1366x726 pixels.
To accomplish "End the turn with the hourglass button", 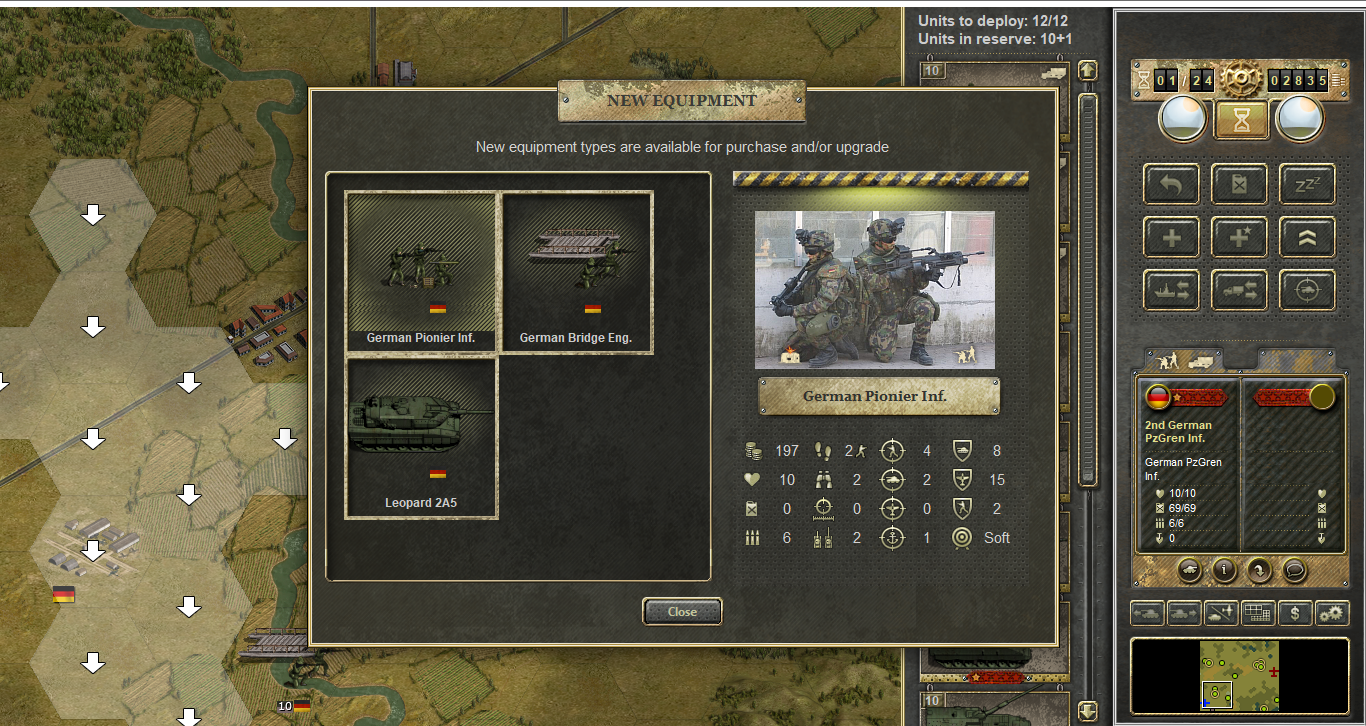I will [x=1241, y=120].
